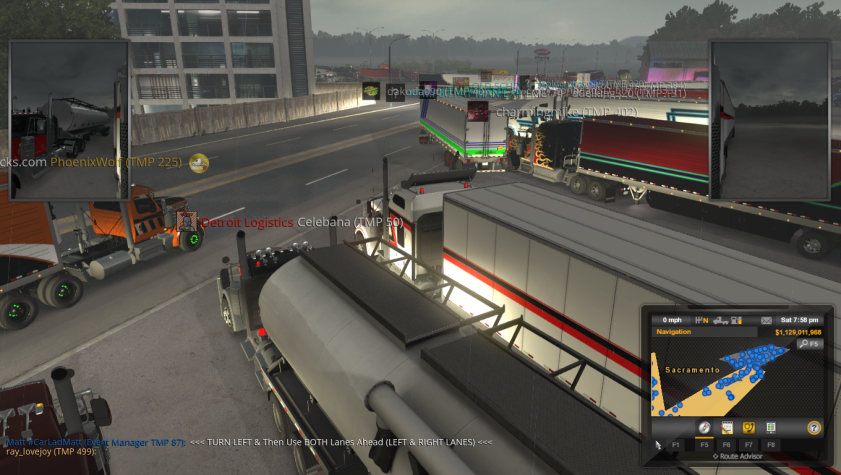Open the Route Advisor help question mark
Image resolution: width=841 pixels, height=475 pixels.
(x=814, y=428)
